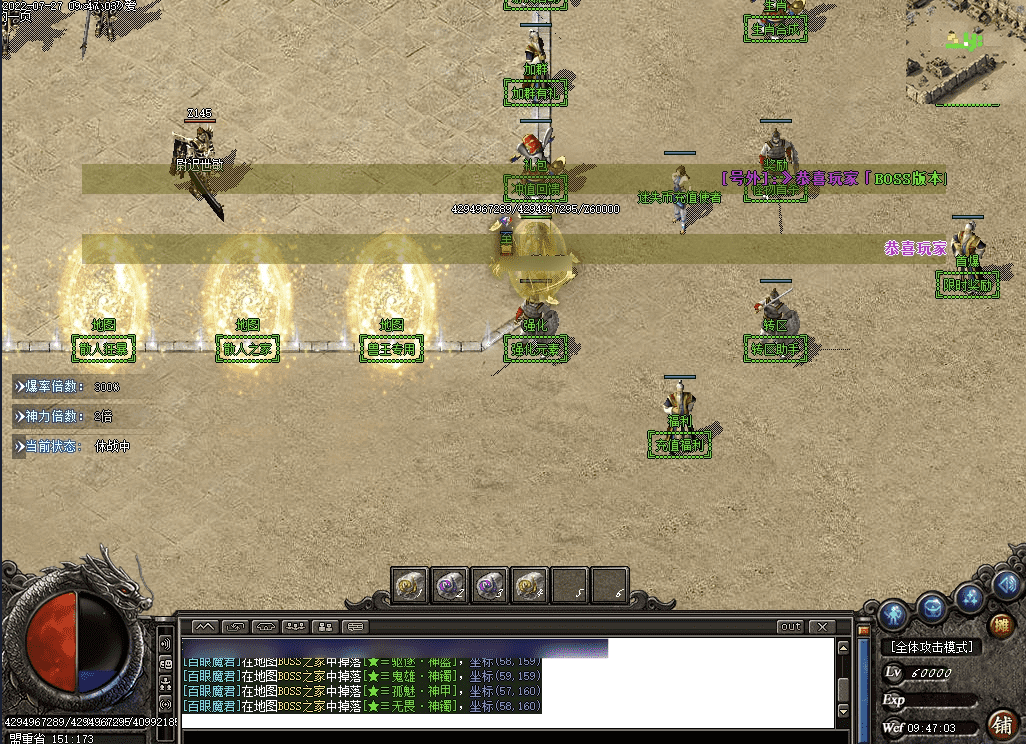Use the purple scroll in hotbar slot 3
1026x744 pixels.
490,586
